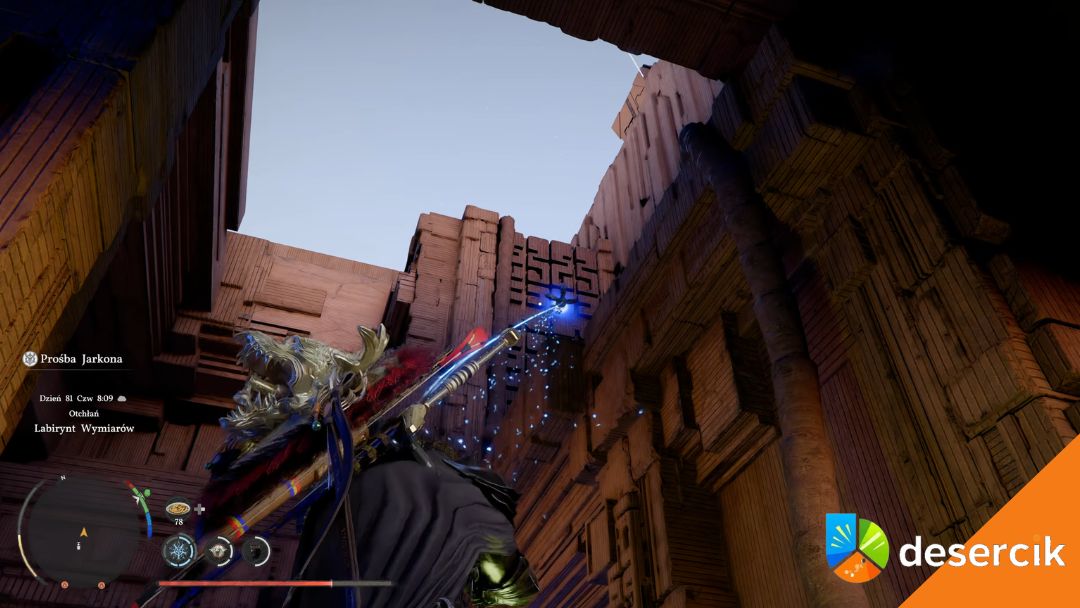The width and height of the screenshot is (1080, 608).
Task: Click the winged emblem skill icon
Action: (x=219, y=550)
